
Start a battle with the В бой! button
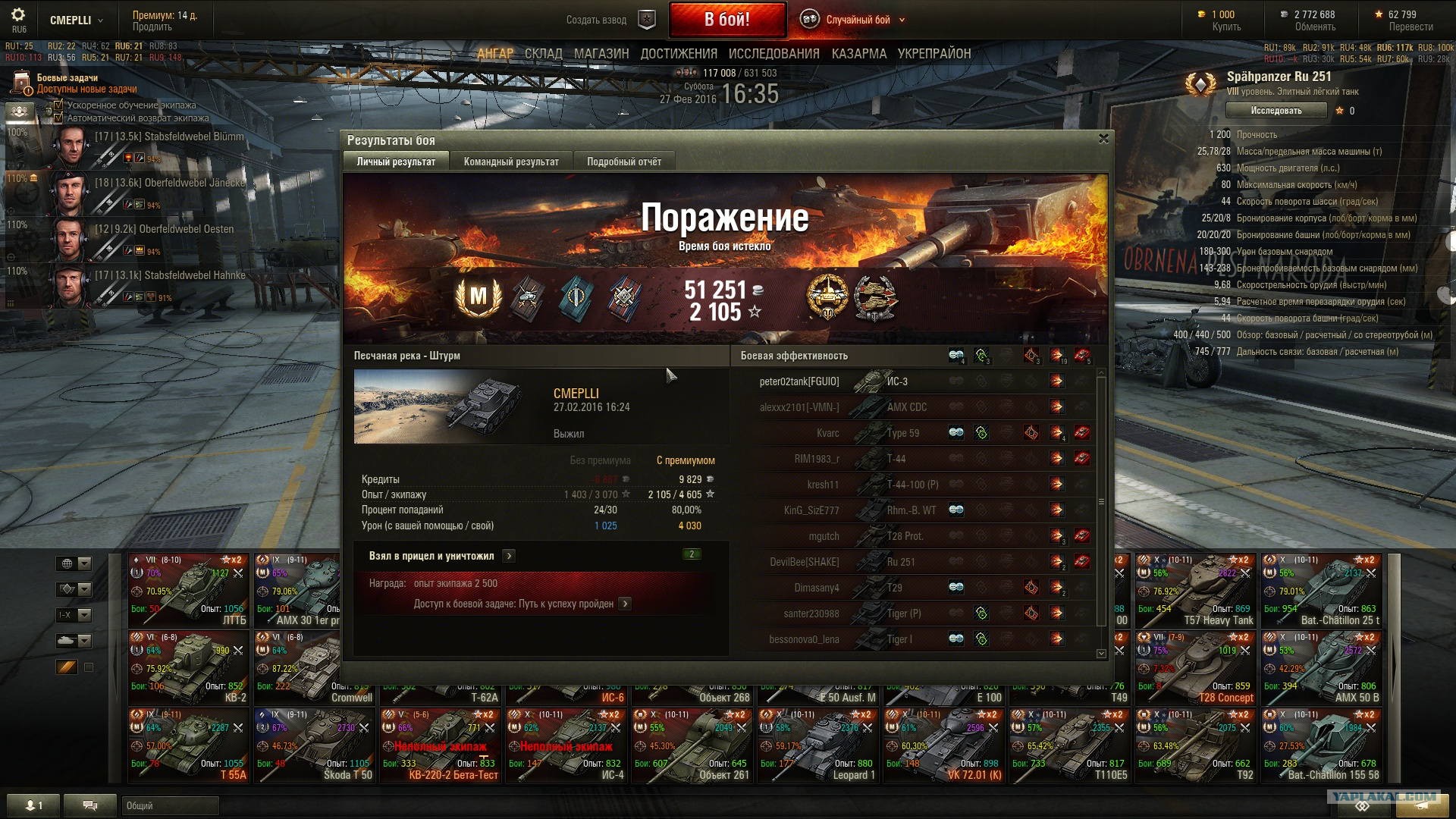[726, 20]
